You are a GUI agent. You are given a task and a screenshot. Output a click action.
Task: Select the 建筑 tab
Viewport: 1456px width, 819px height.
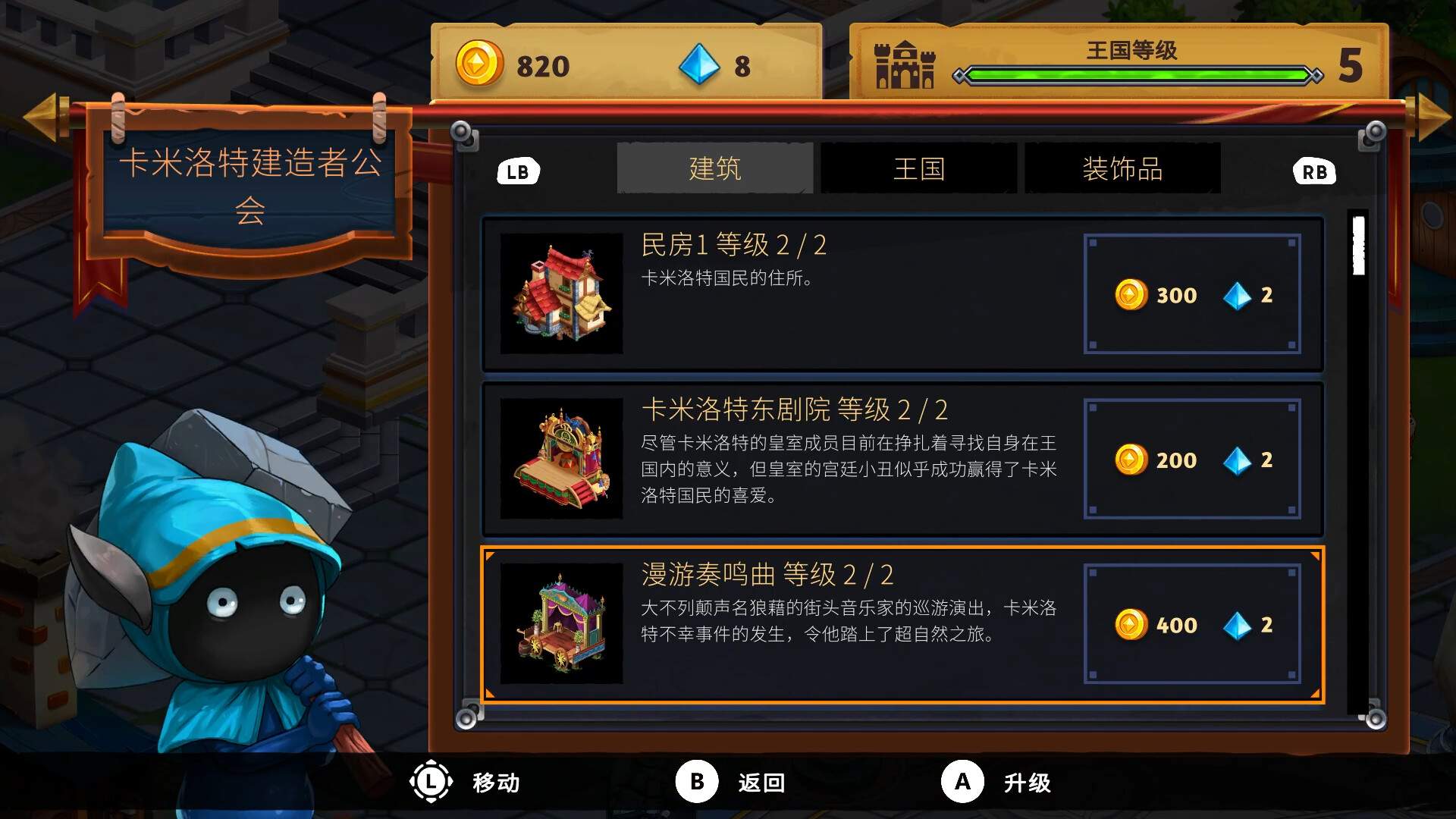pyautogui.click(x=714, y=168)
